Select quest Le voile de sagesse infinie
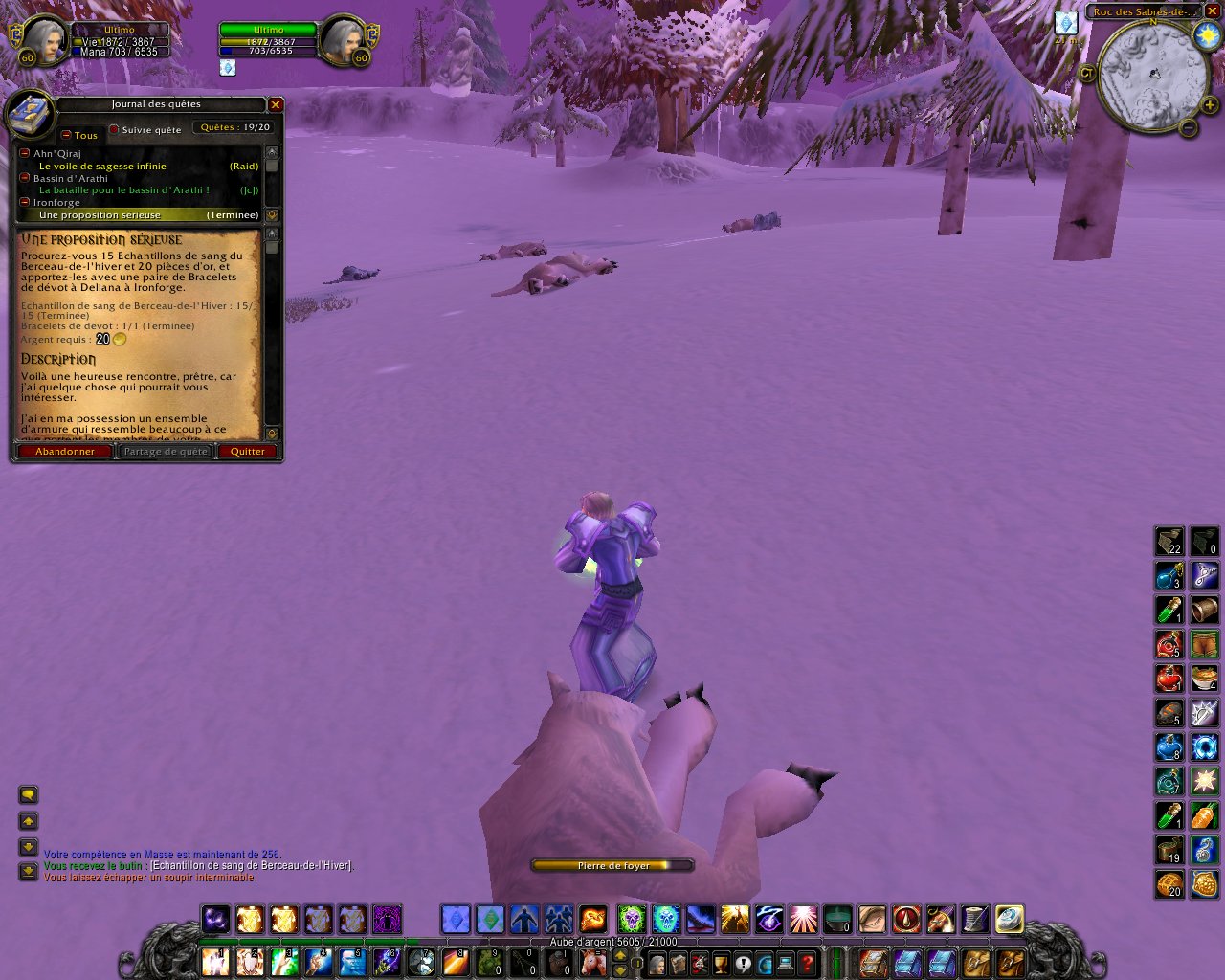 click(102, 167)
